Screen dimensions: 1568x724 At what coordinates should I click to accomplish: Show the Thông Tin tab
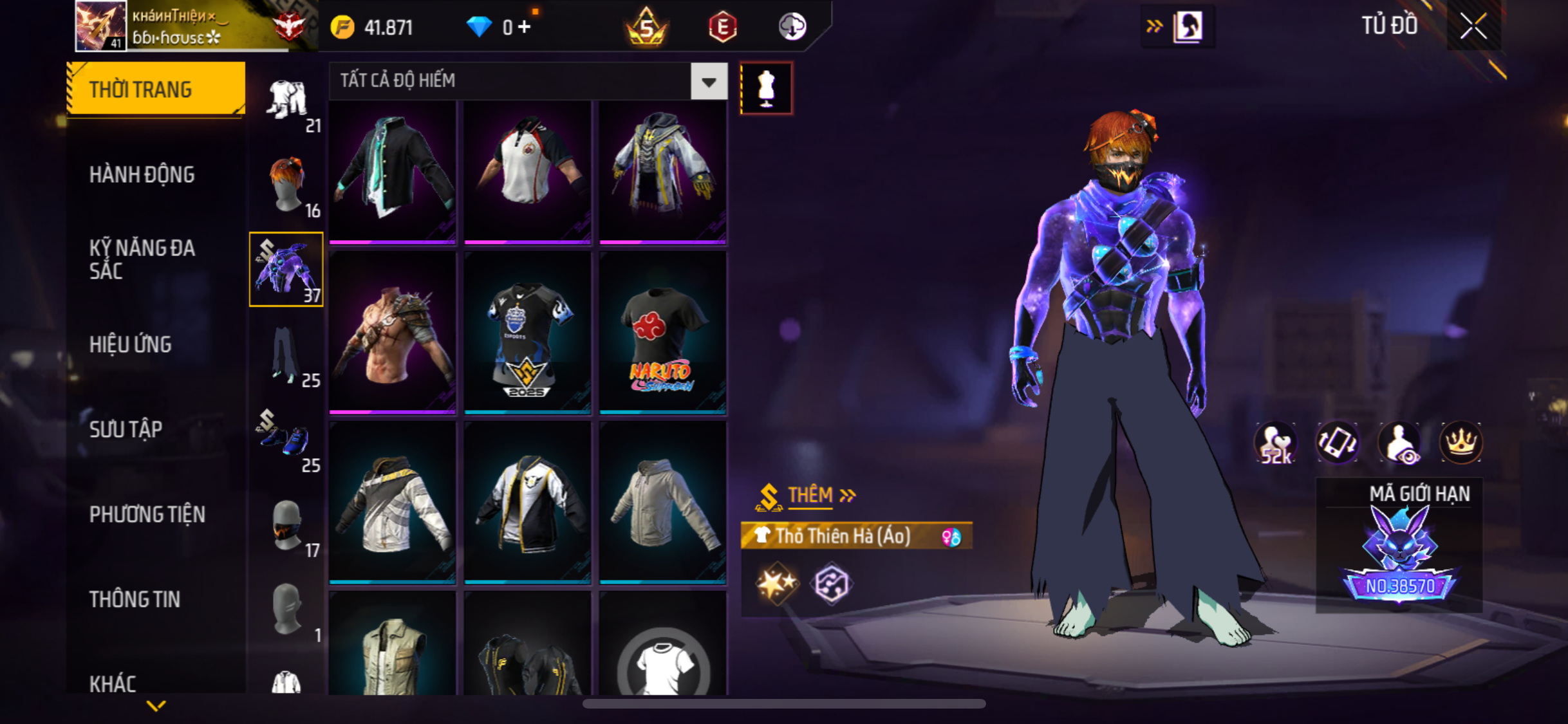point(135,599)
